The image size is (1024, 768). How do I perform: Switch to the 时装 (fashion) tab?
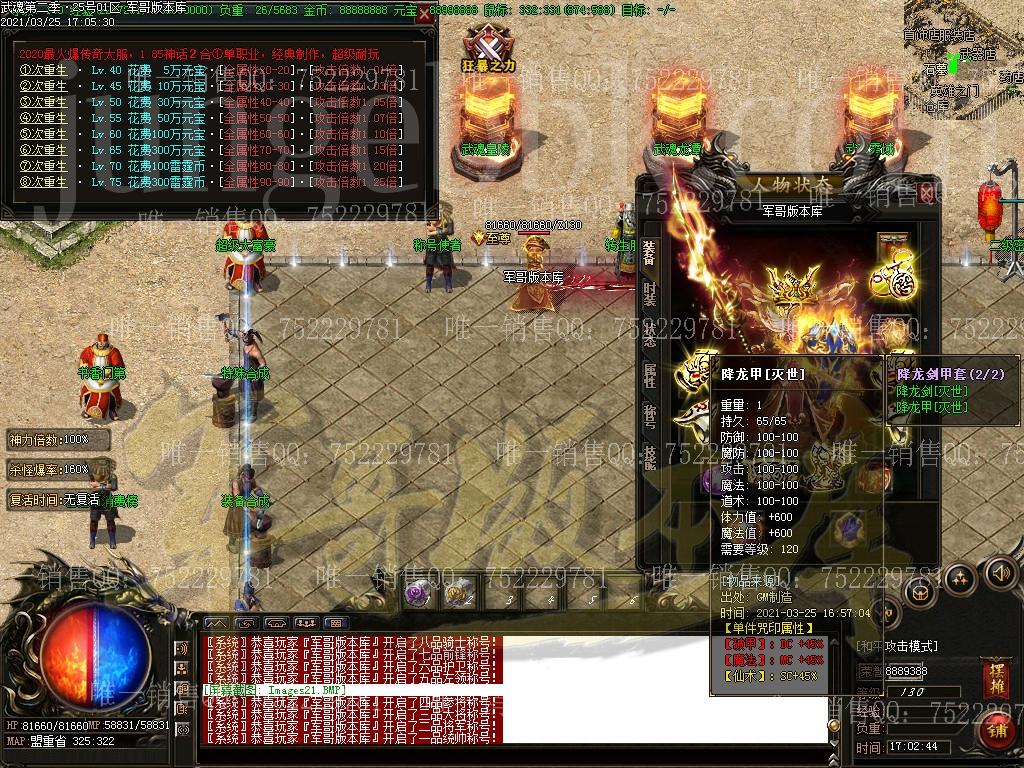649,294
